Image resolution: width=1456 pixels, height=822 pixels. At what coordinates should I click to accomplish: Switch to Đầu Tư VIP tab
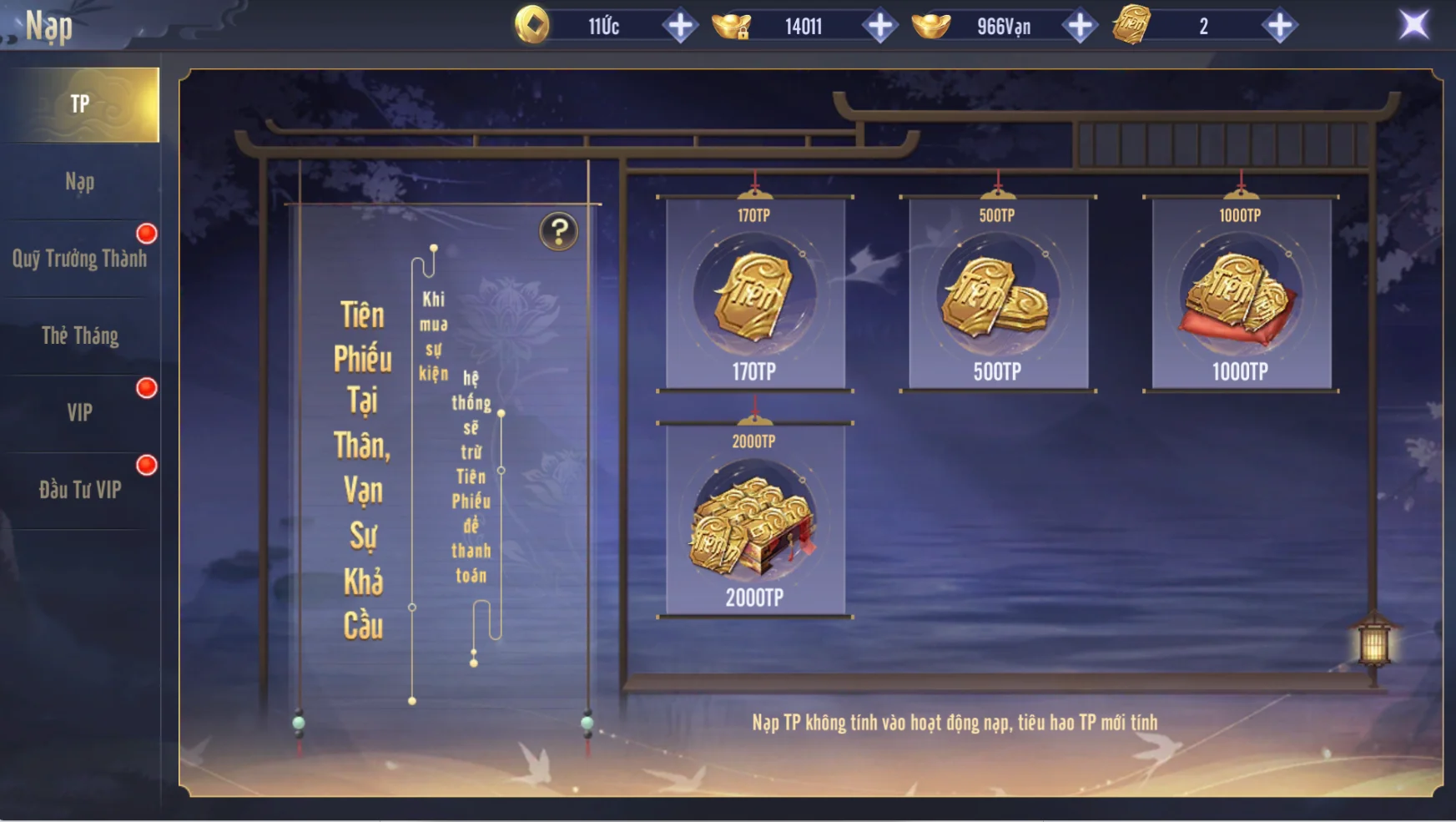pos(80,490)
